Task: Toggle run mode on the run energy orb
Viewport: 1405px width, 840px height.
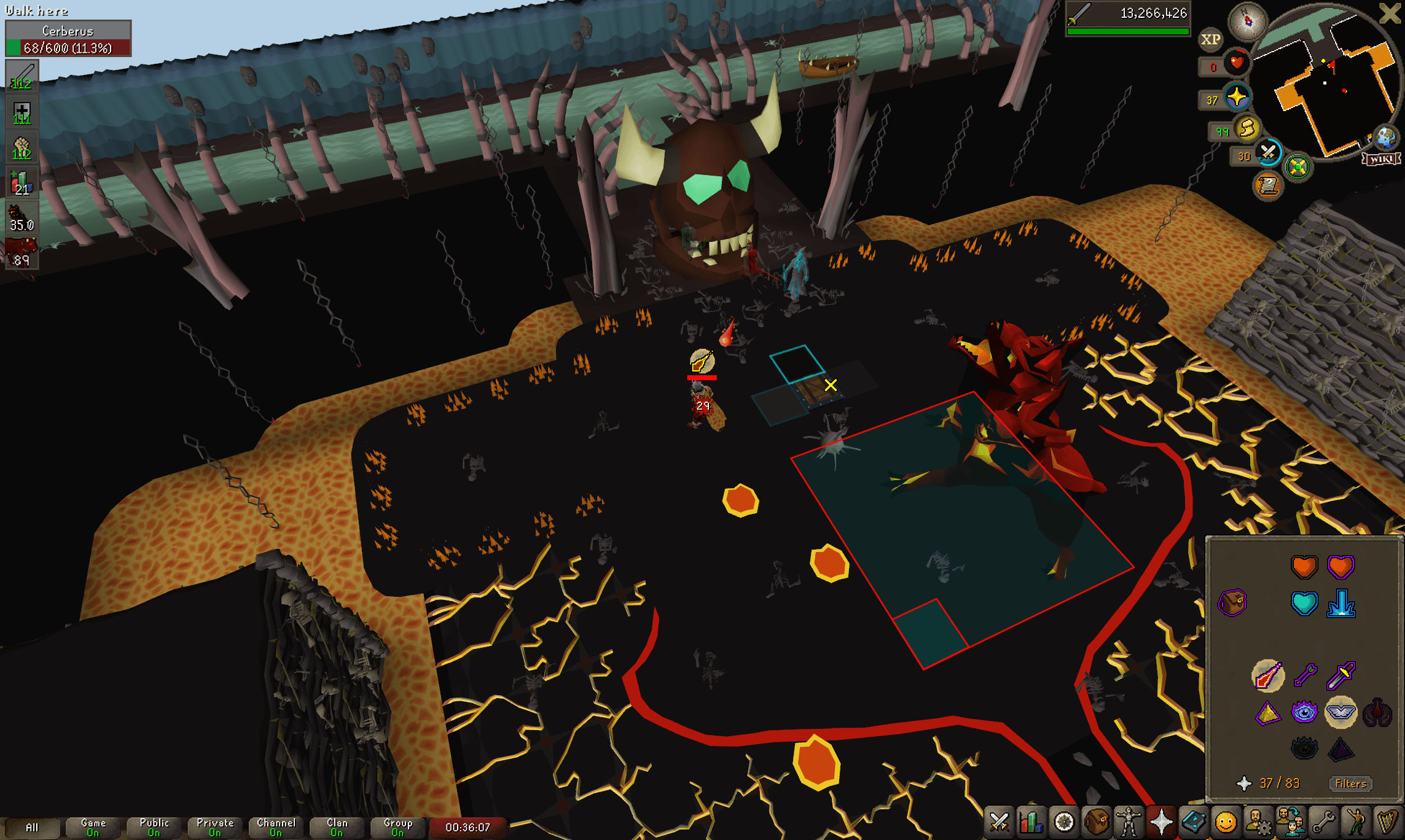Action: 1248,130
